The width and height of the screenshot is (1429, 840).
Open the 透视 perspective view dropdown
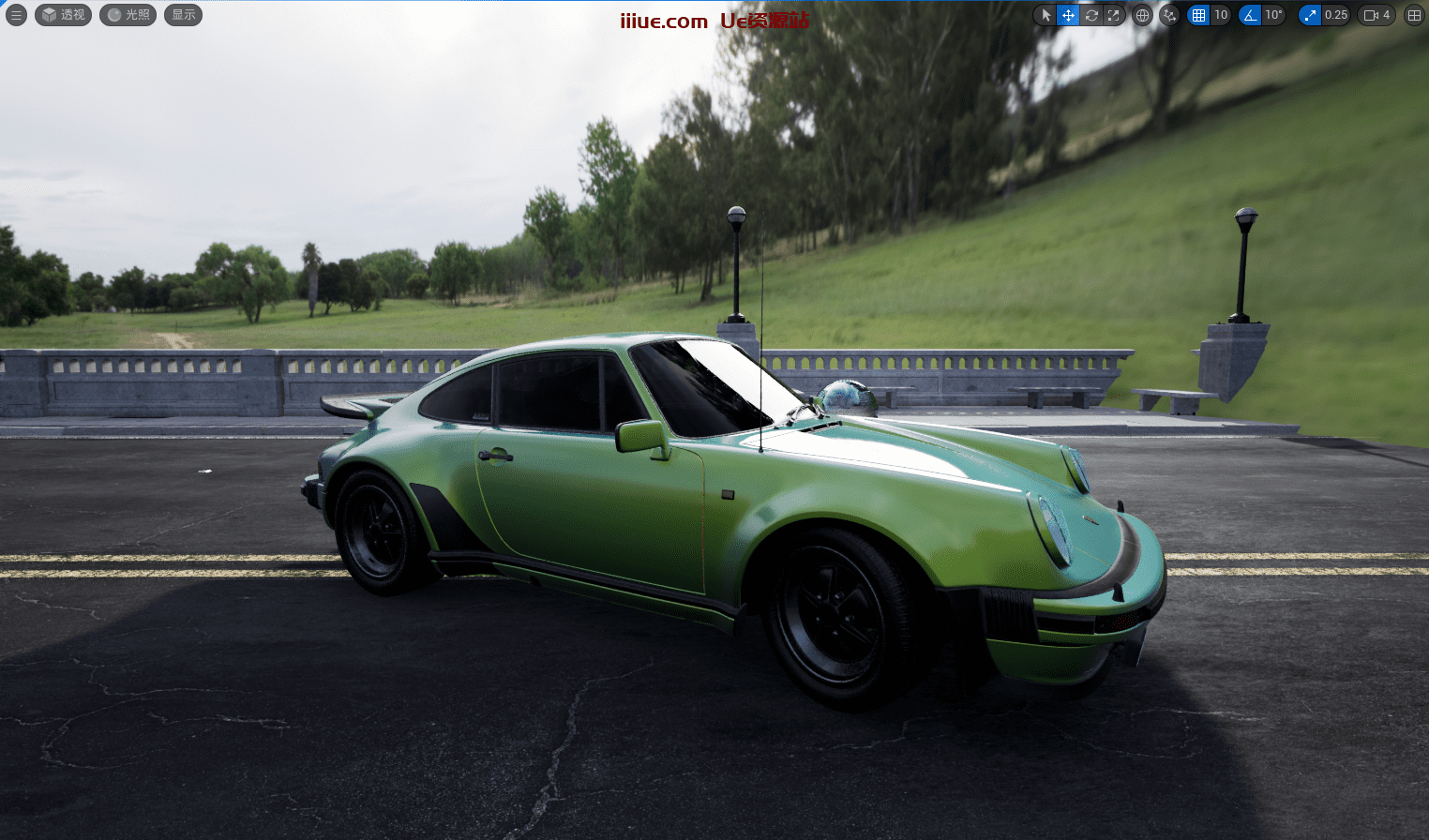coord(63,15)
